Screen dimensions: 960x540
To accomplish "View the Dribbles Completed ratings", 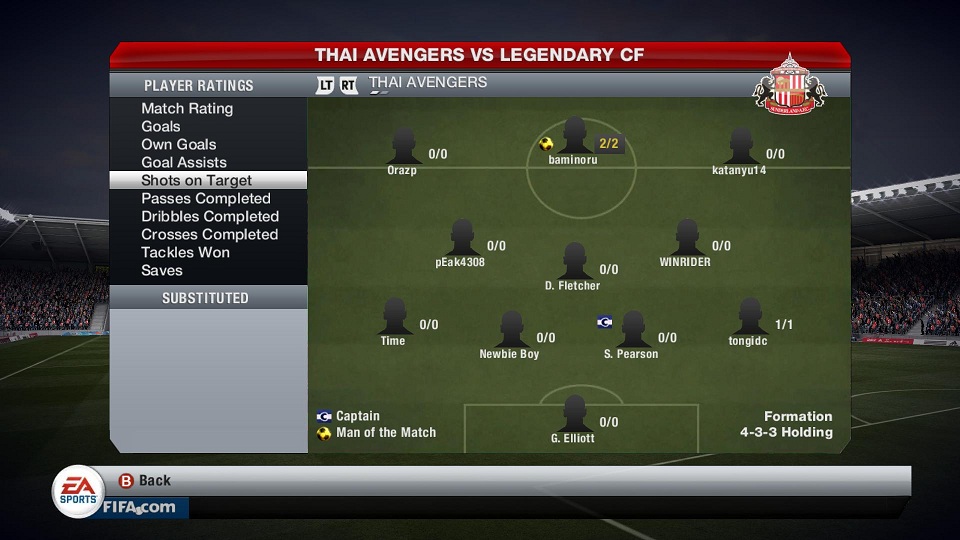I will (210, 216).
